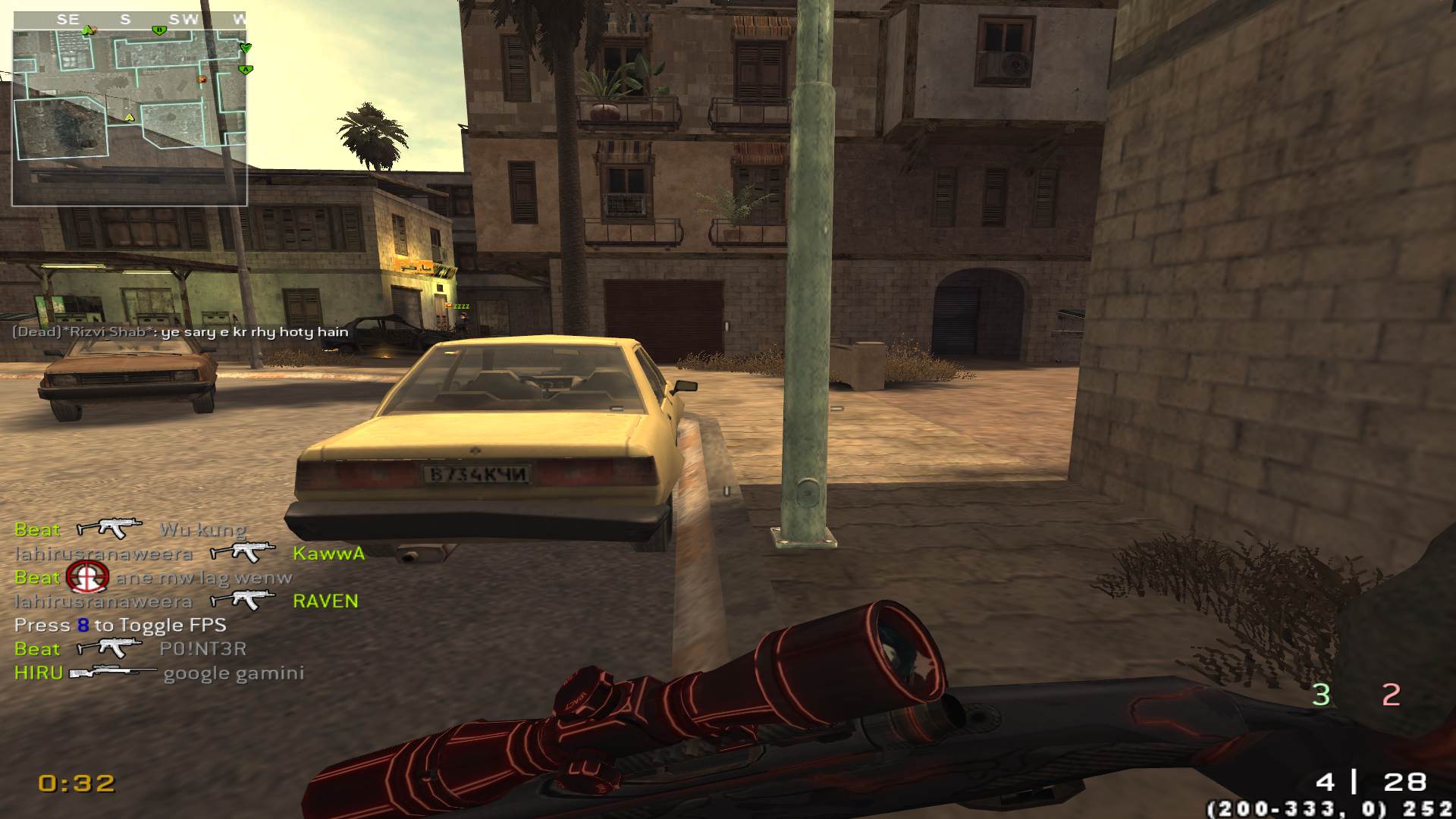The height and width of the screenshot is (819, 1456).
Task: Click the red crosshair headshot icon in feed
Action: coord(87,577)
